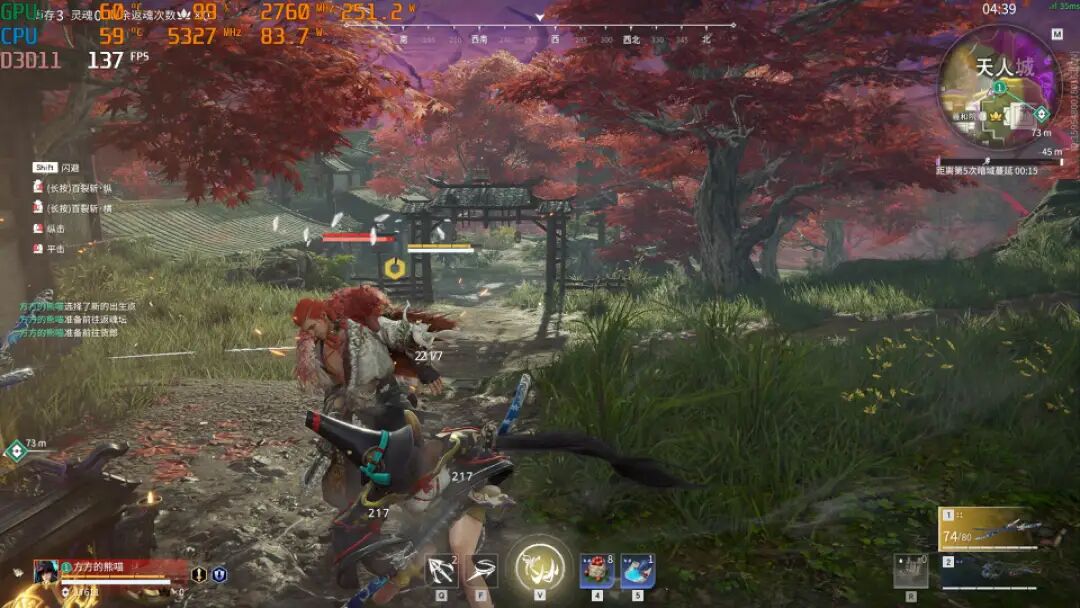This screenshot has height=608, width=1080.
Task: Click the compass bar at the top
Action: [x=553, y=39]
